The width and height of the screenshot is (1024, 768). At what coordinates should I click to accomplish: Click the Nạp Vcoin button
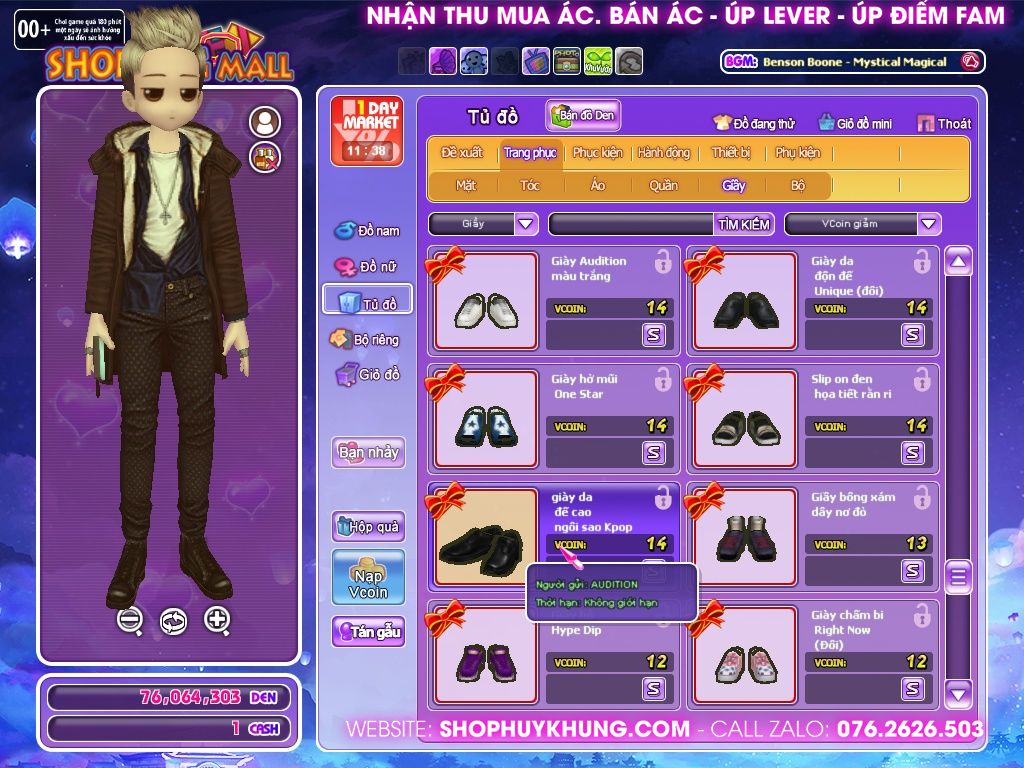coord(368,577)
